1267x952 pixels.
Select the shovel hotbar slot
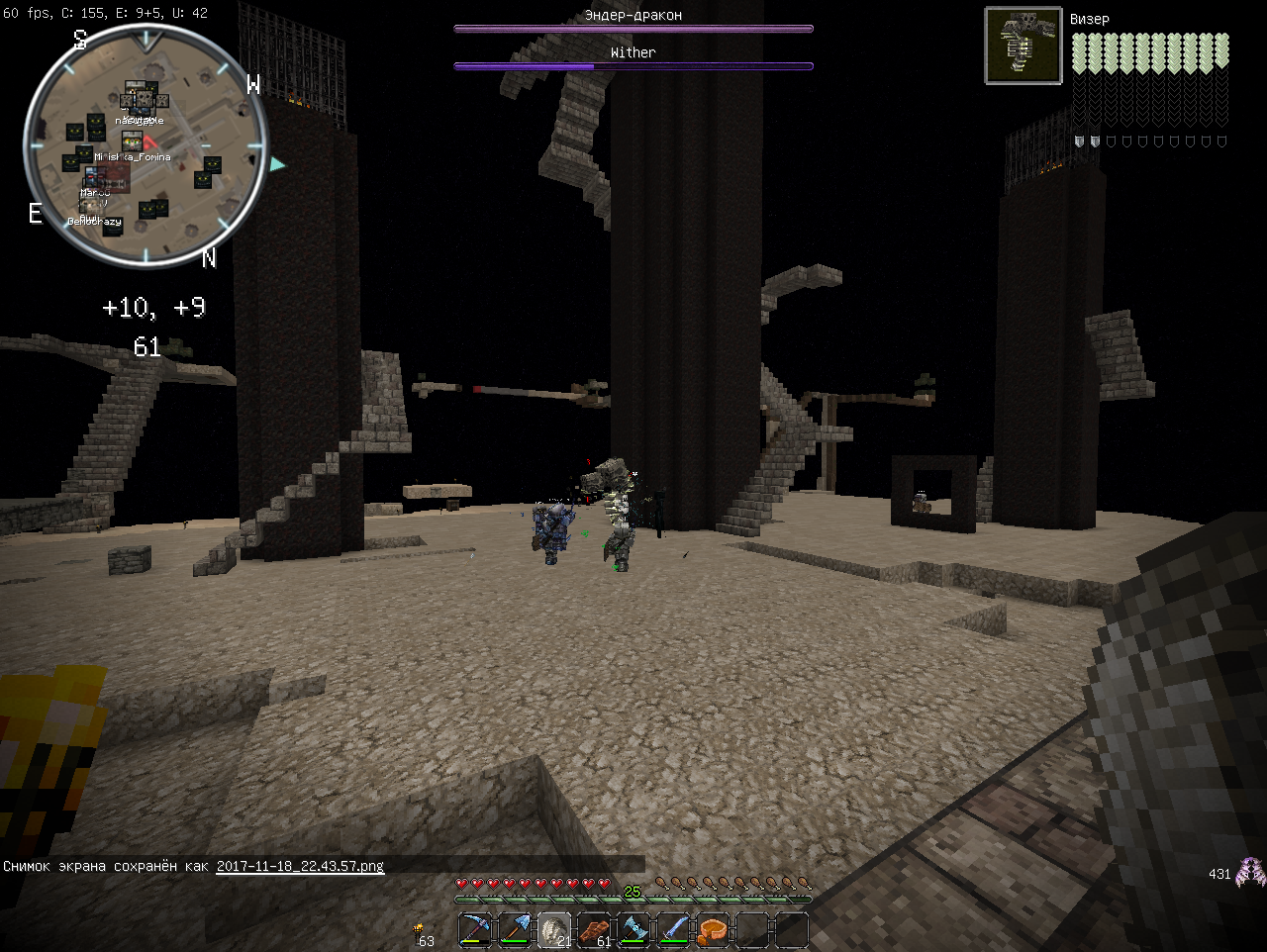pos(515,930)
